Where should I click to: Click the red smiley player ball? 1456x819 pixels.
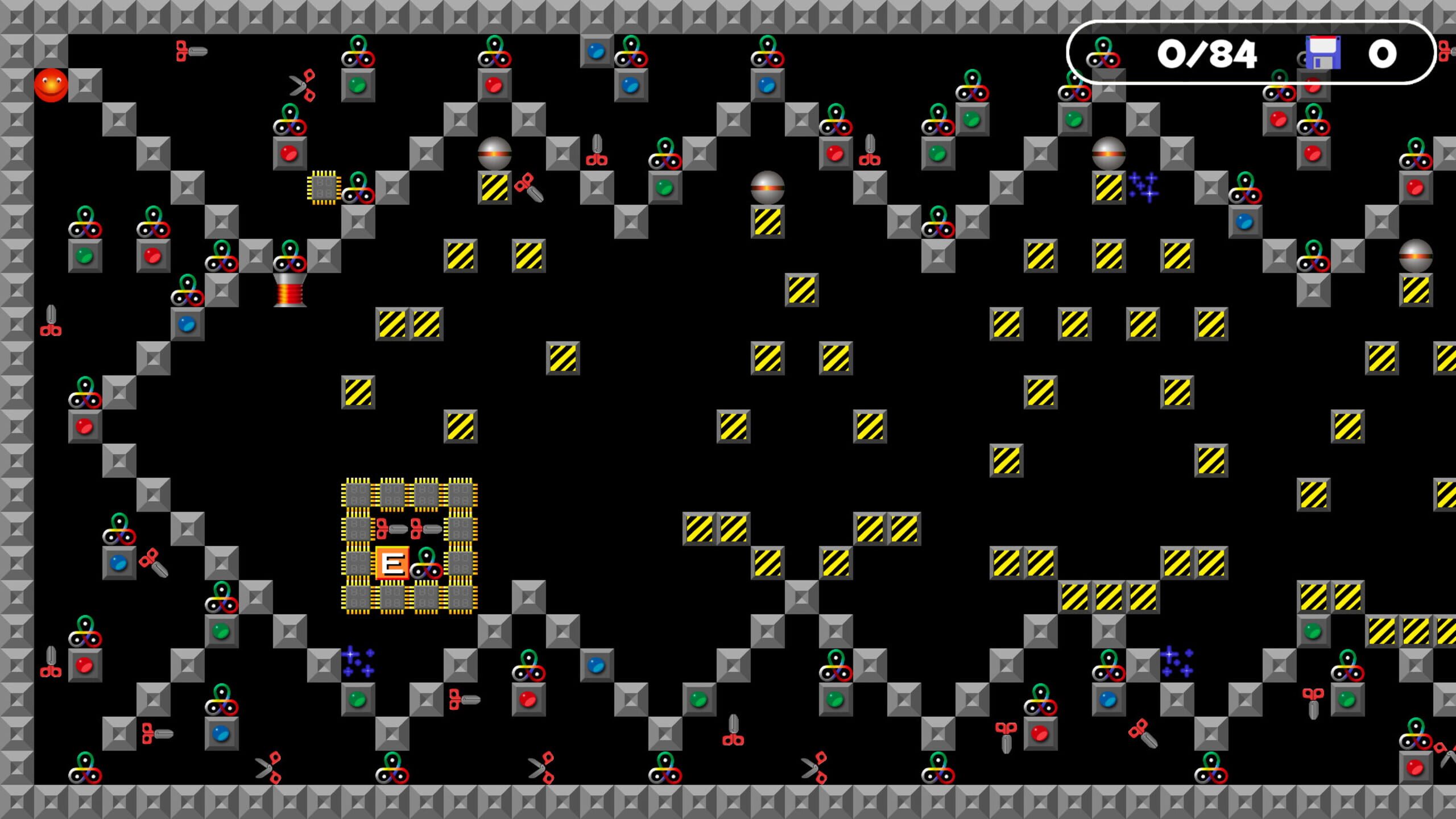tap(51, 84)
